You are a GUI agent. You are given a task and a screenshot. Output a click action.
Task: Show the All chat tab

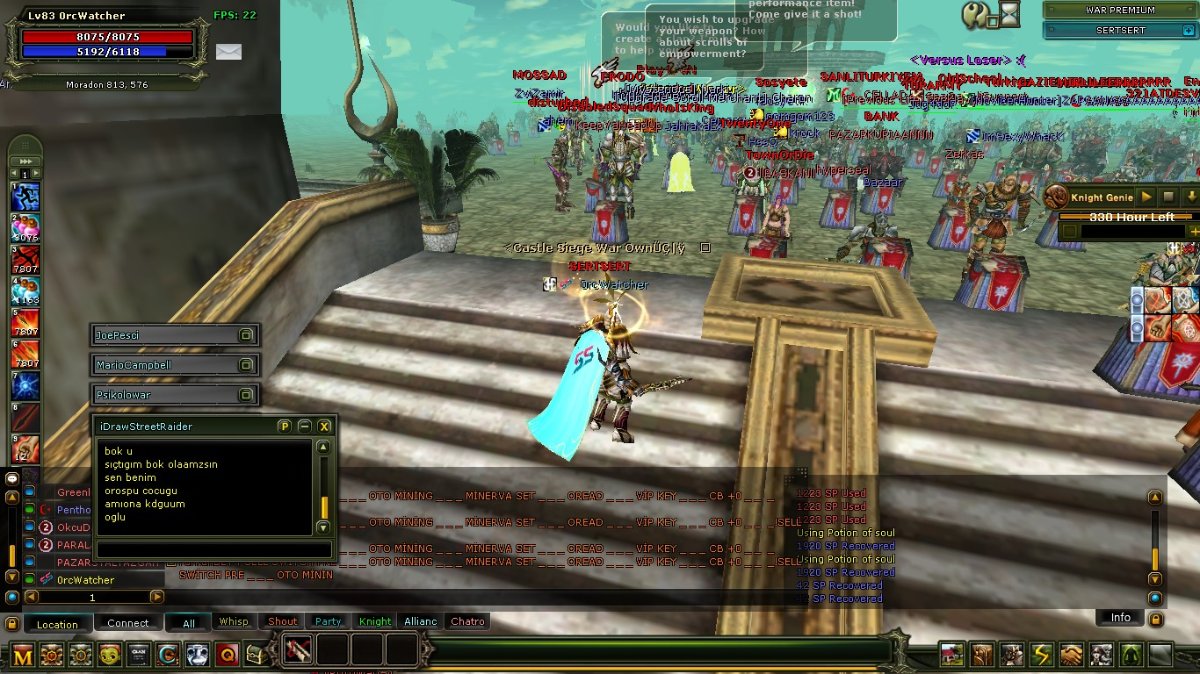point(188,623)
